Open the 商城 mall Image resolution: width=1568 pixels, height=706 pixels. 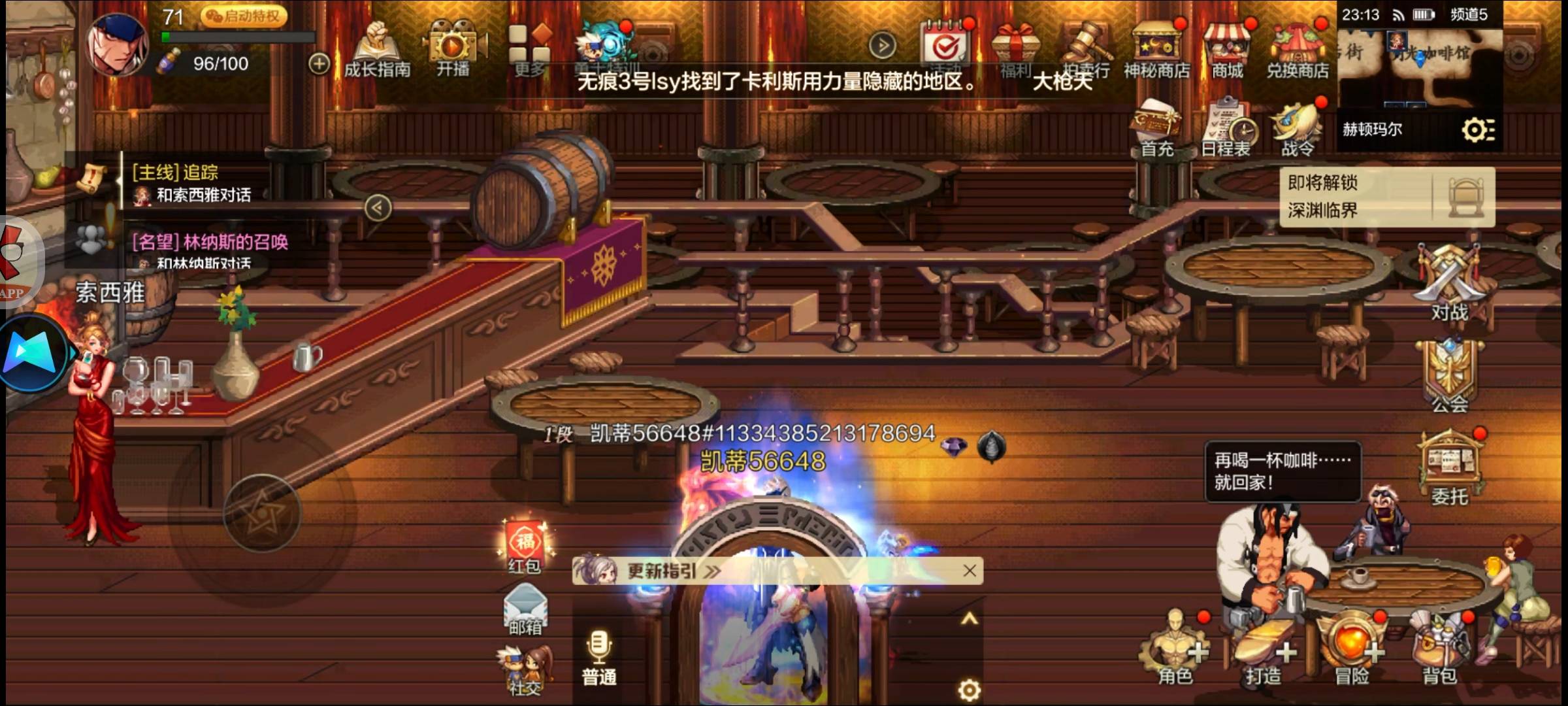[x=1227, y=51]
